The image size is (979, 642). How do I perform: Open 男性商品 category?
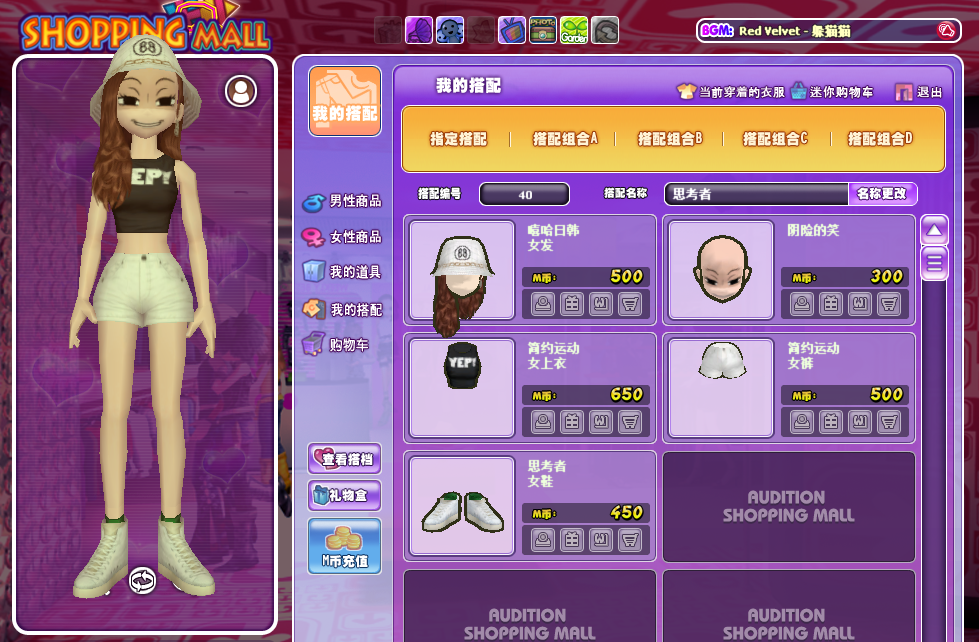[343, 201]
